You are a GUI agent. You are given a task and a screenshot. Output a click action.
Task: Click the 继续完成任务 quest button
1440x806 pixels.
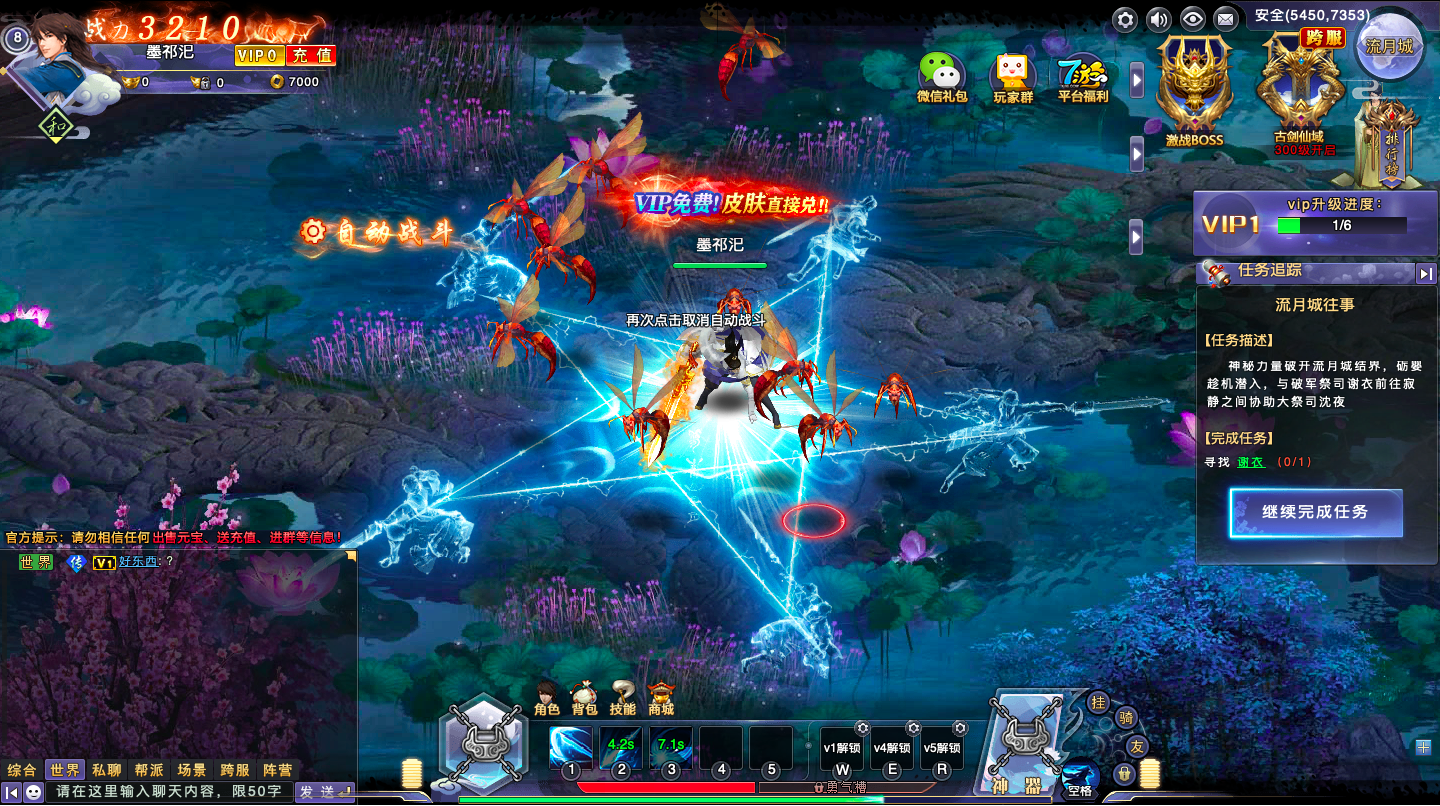coord(1315,512)
